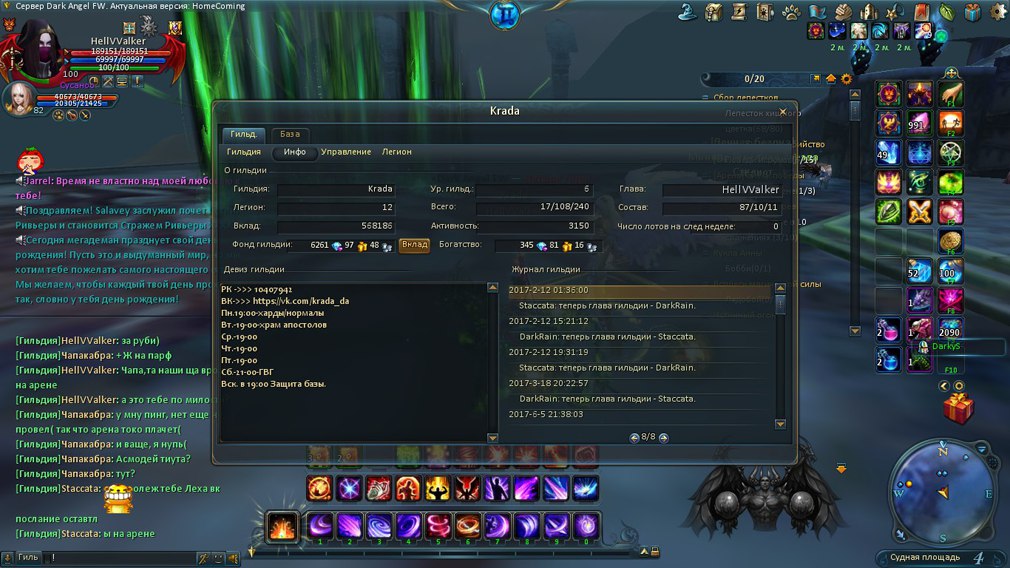Go to previous guild journal page
This screenshot has width=1010, height=568.
point(634,437)
